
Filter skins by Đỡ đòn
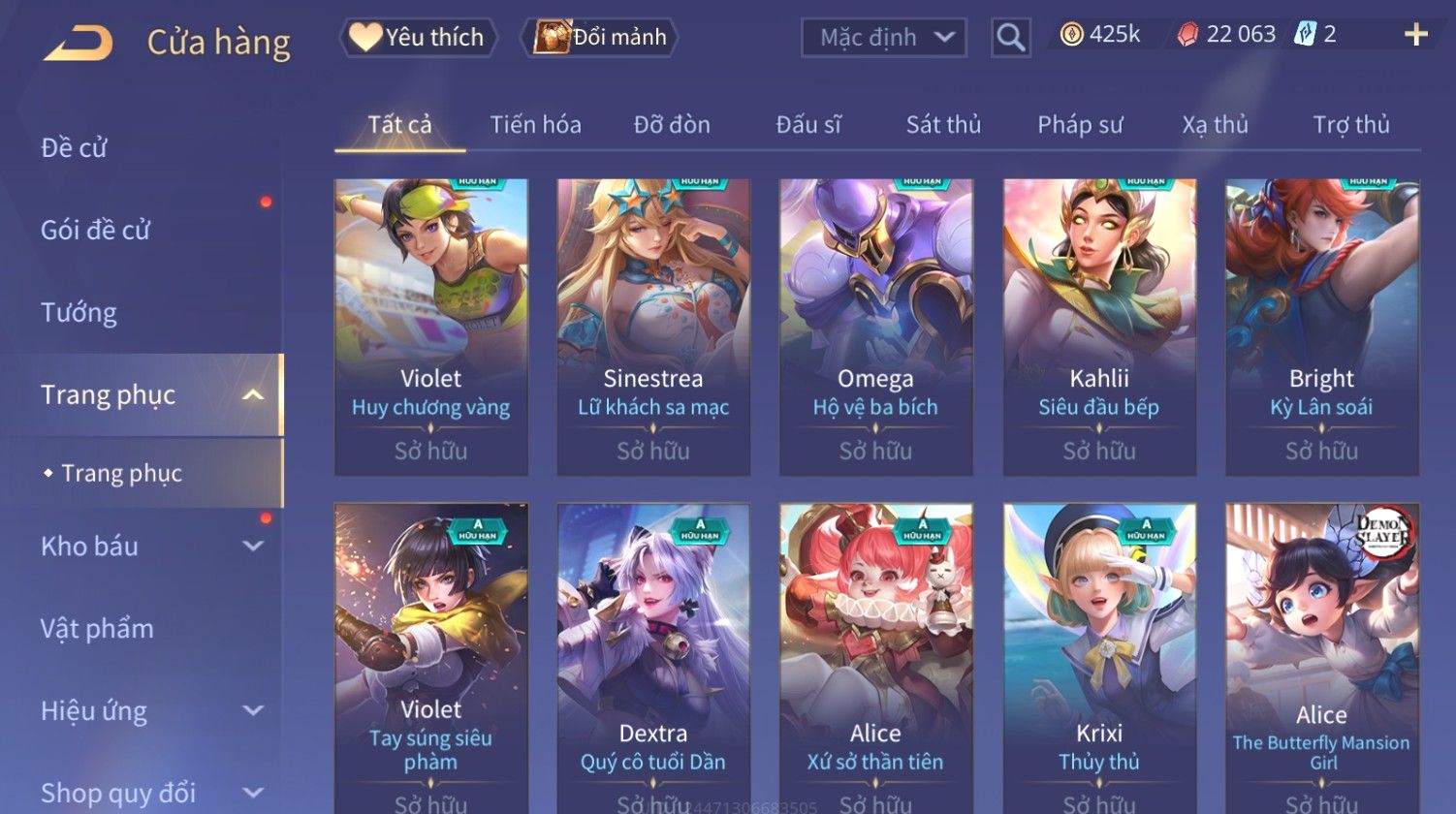672,125
